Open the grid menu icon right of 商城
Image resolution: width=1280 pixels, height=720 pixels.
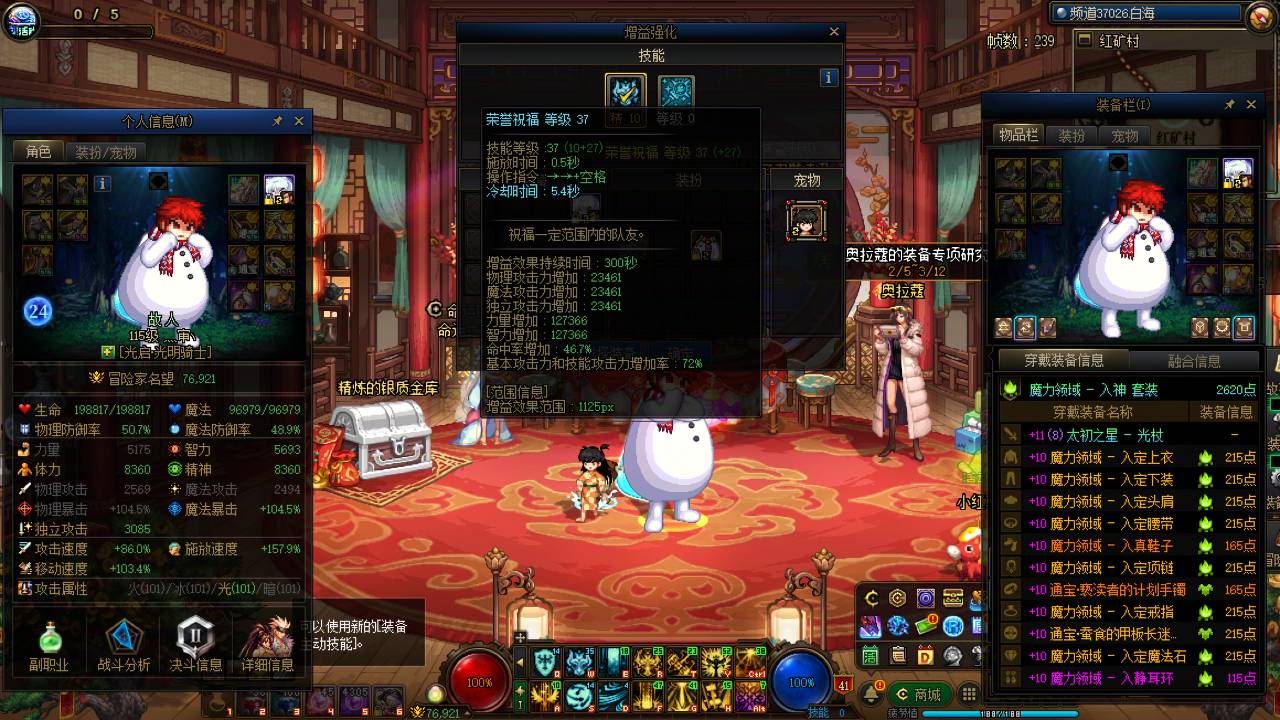pyautogui.click(x=968, y=694)
